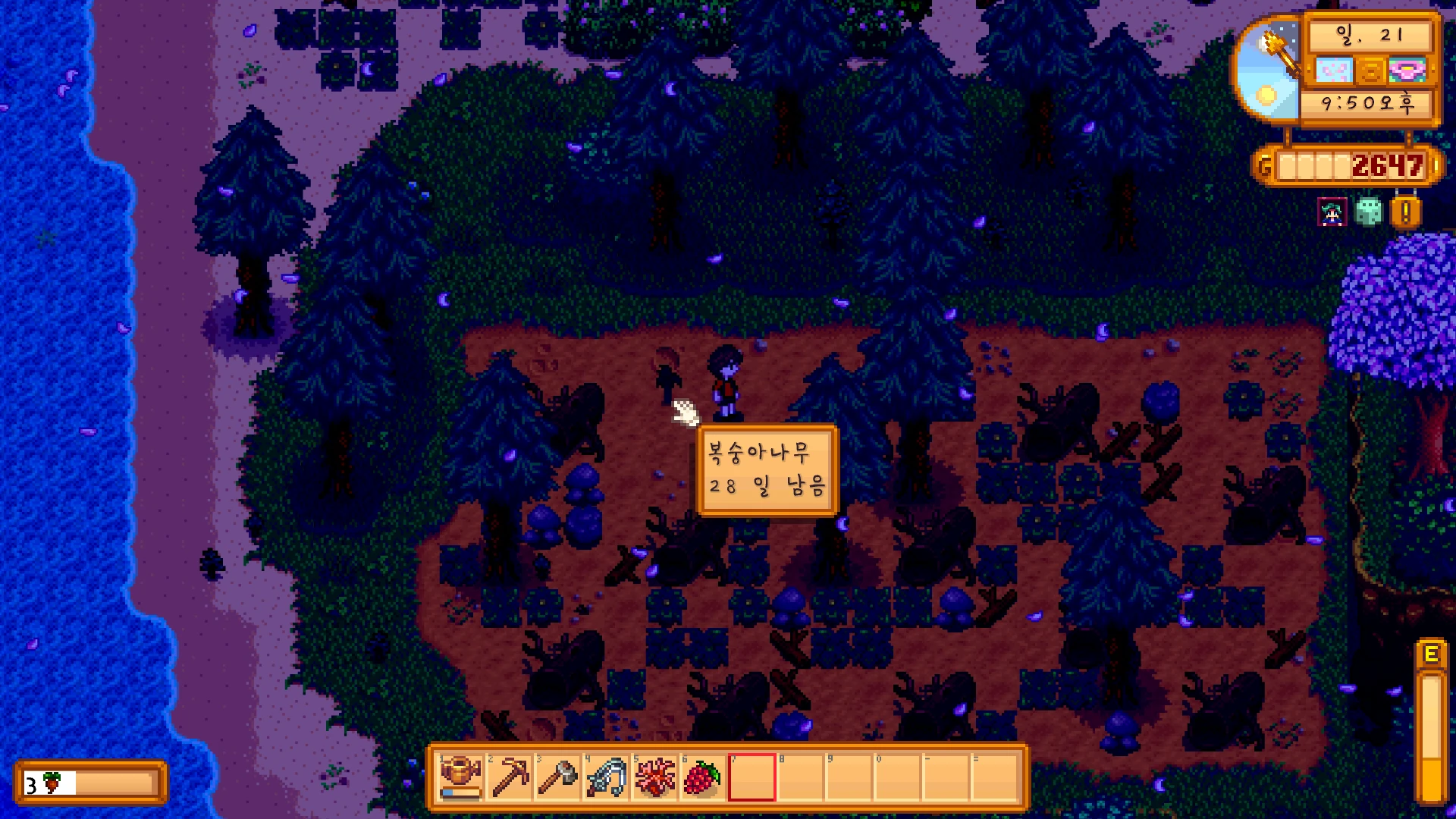Image resolution: width=1456 pixels, height=819 pixels.
Task: Click the green dice luck buff icon
Action: pos(1369,212)
